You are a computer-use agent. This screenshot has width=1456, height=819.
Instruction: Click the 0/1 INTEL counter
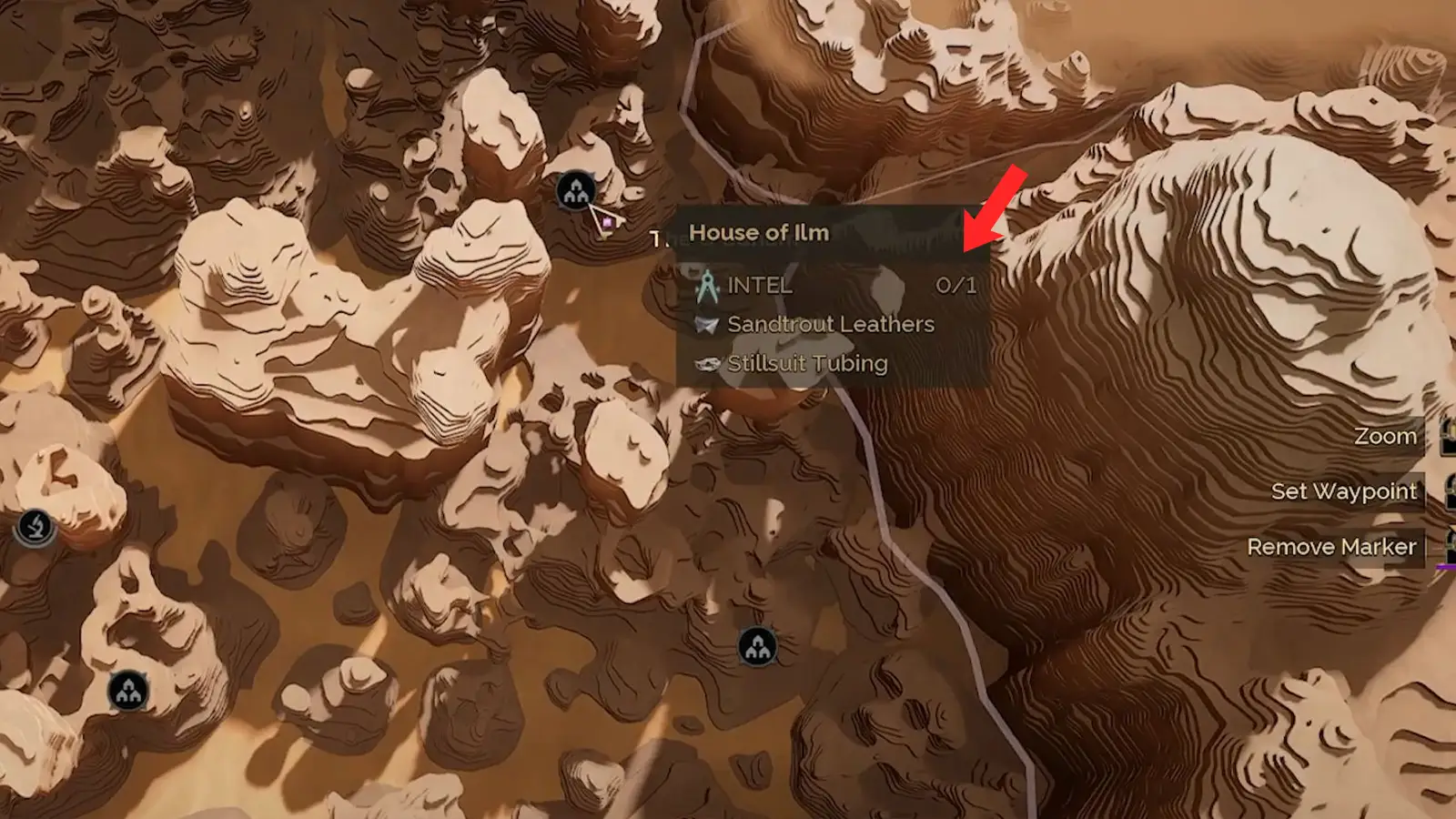click(955, 285)
